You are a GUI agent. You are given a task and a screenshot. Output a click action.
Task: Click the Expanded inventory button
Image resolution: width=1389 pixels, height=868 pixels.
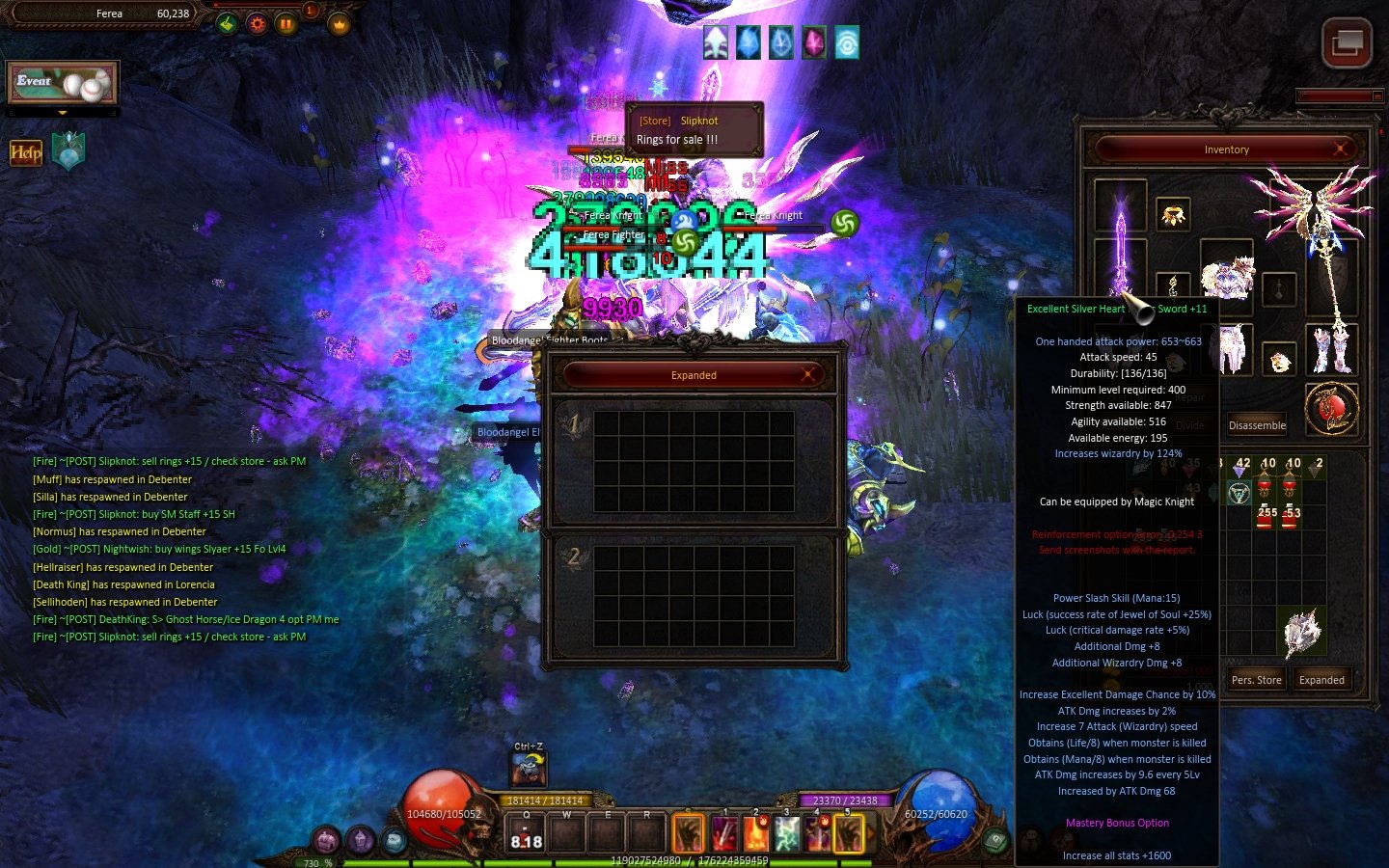click(1321, 680)
